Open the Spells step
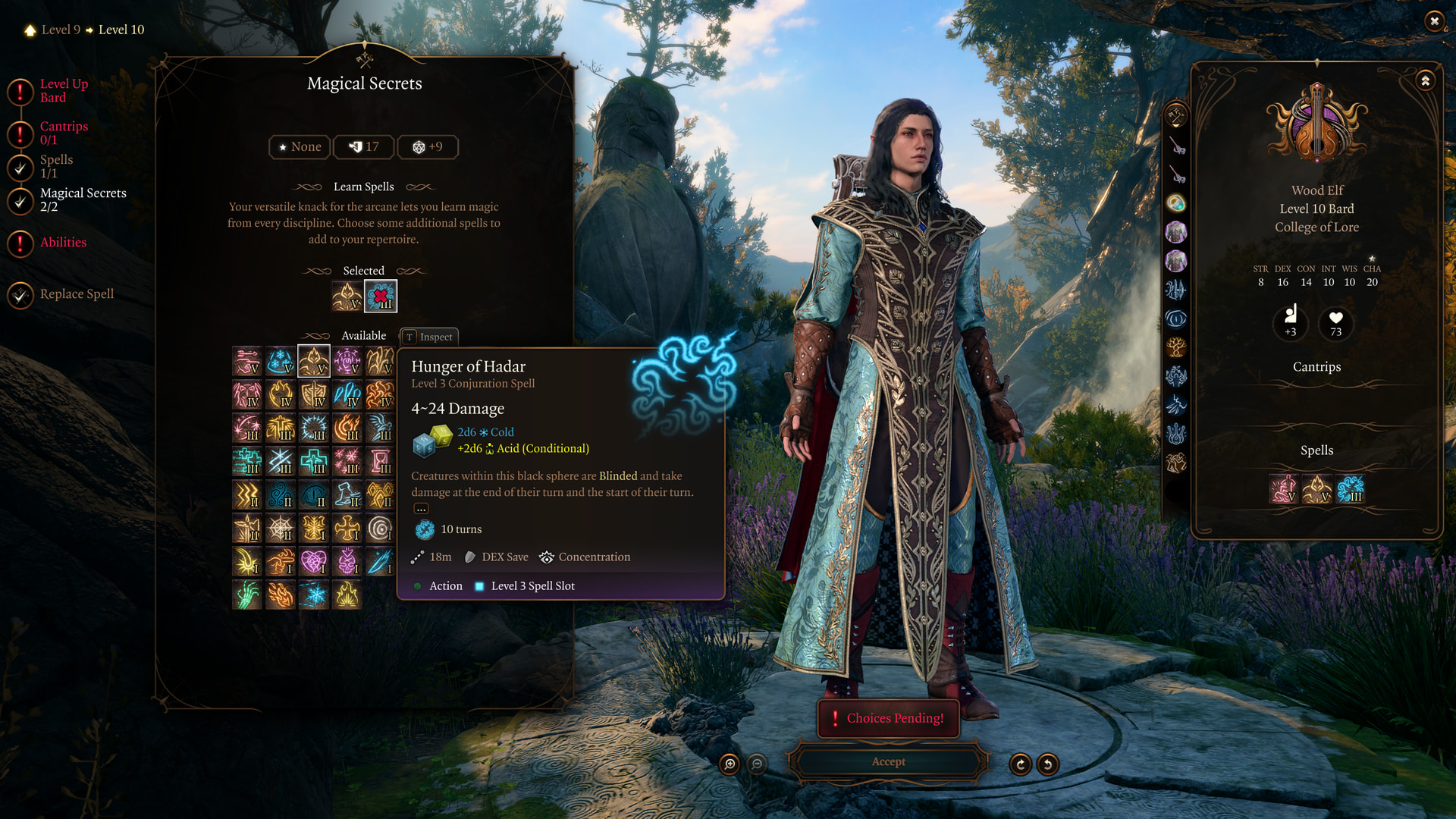Viewport: 1456px width, 819px height. click(55, 166)
